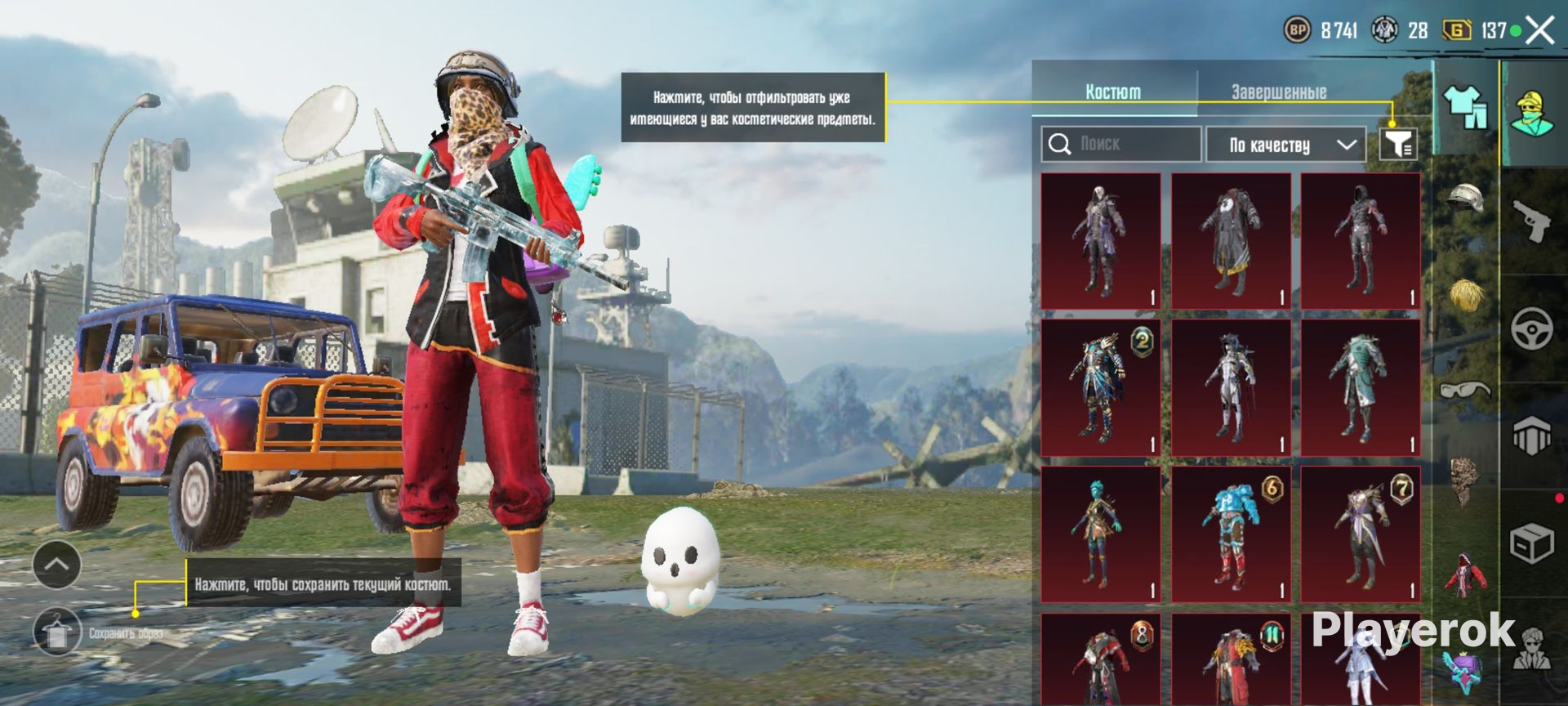Select the outfit marked with number 2
This screenshot has height=706, width=1568.
[1100, 387]
